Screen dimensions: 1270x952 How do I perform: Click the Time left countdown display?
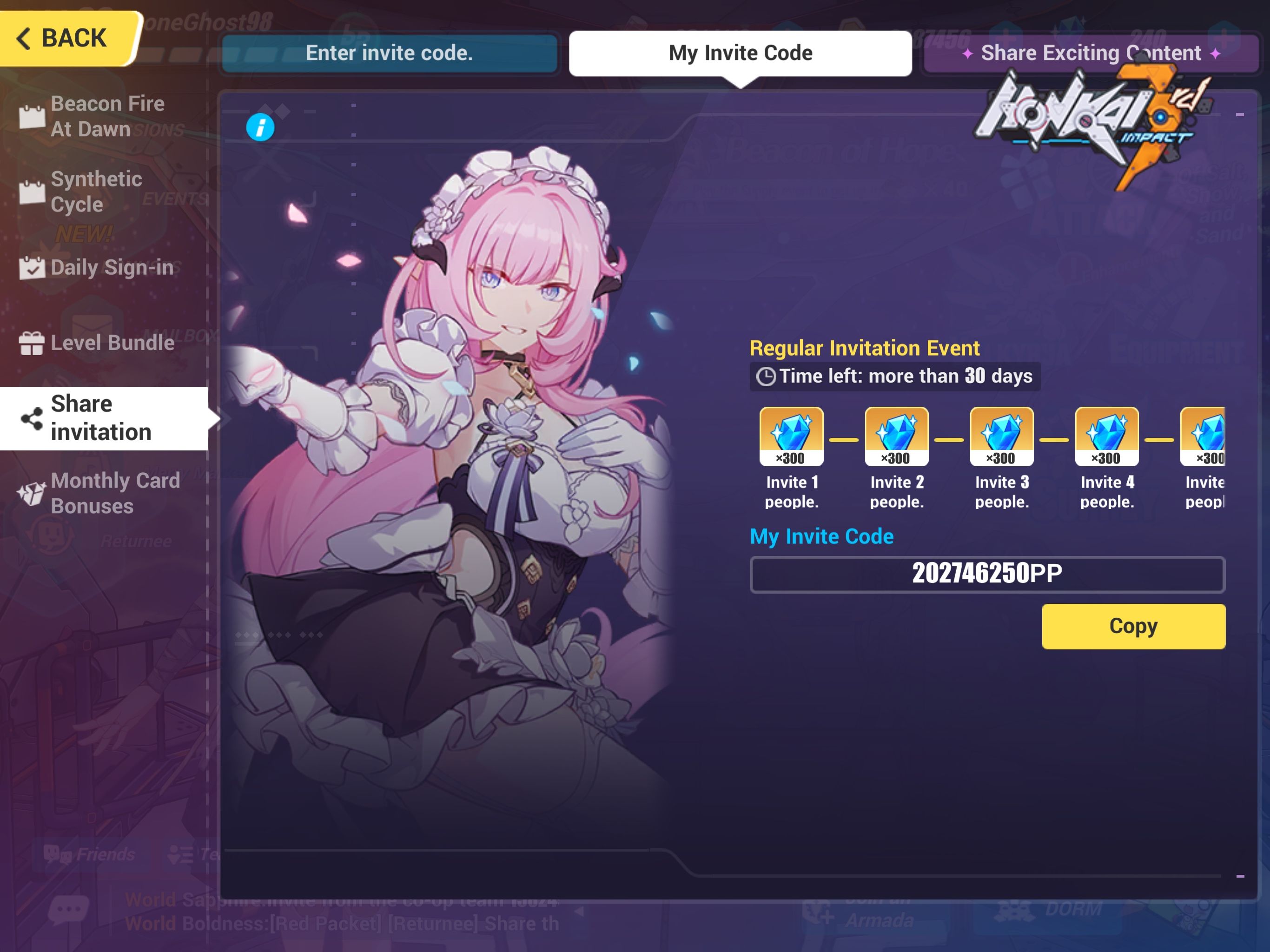[893, 376]
